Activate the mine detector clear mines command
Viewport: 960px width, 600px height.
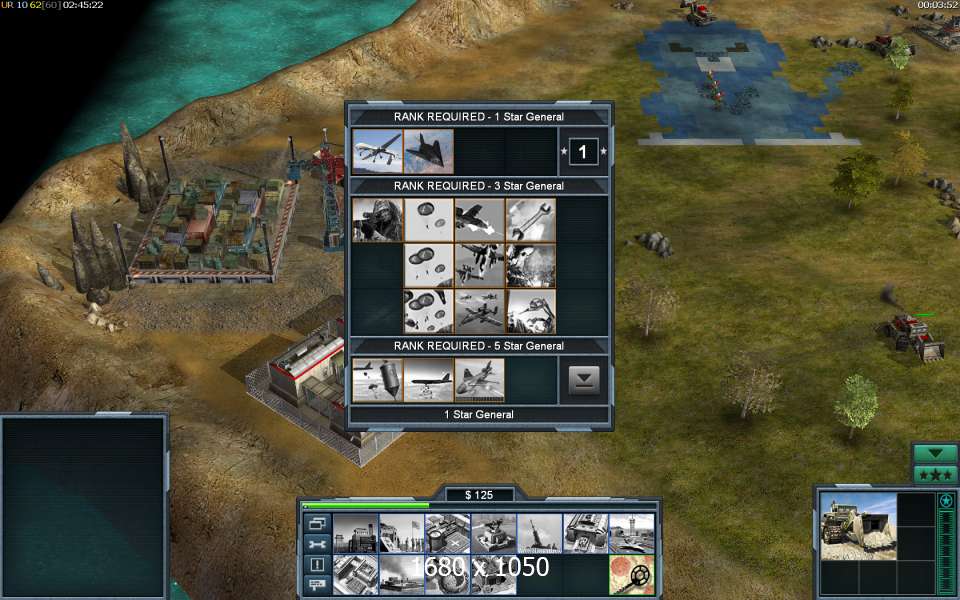pos(632,575)
